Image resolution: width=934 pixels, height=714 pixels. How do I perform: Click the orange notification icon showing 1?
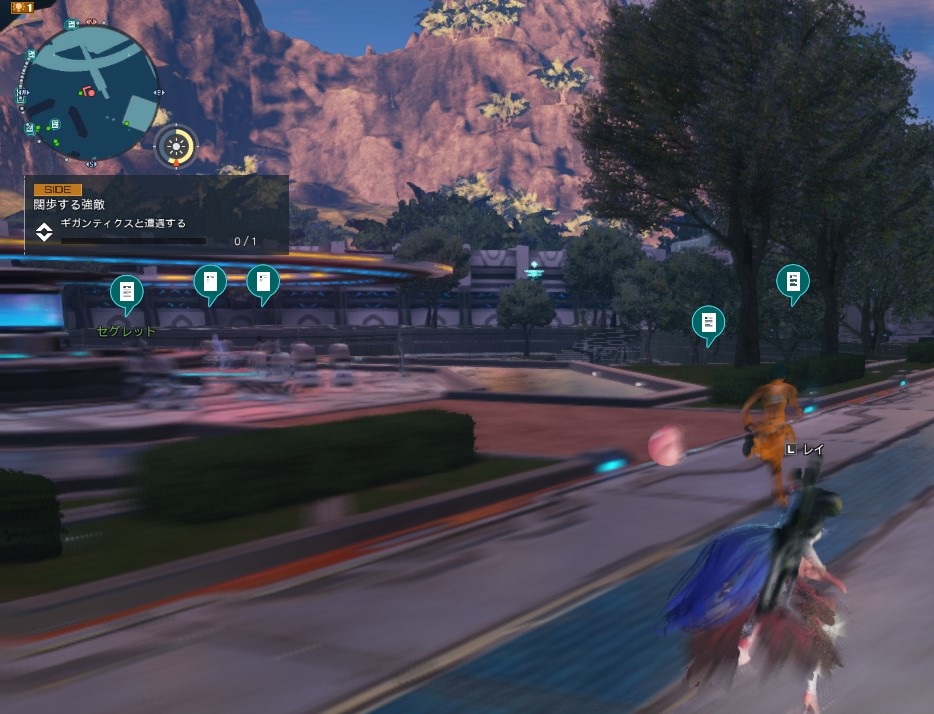pyautogui.click(x=21, y=7)
